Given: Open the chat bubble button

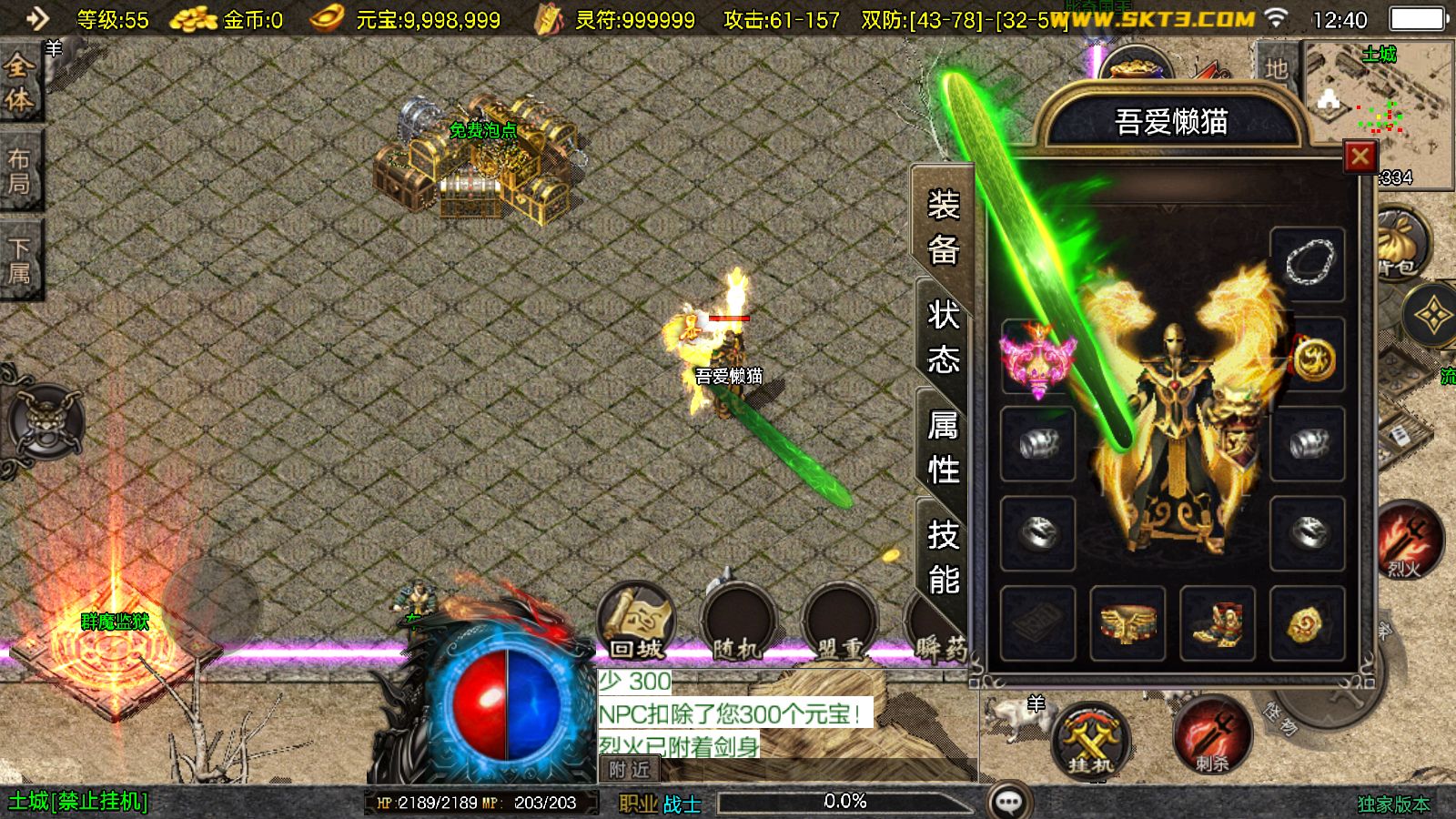Looking at the screenshot, I should 1009,802.
